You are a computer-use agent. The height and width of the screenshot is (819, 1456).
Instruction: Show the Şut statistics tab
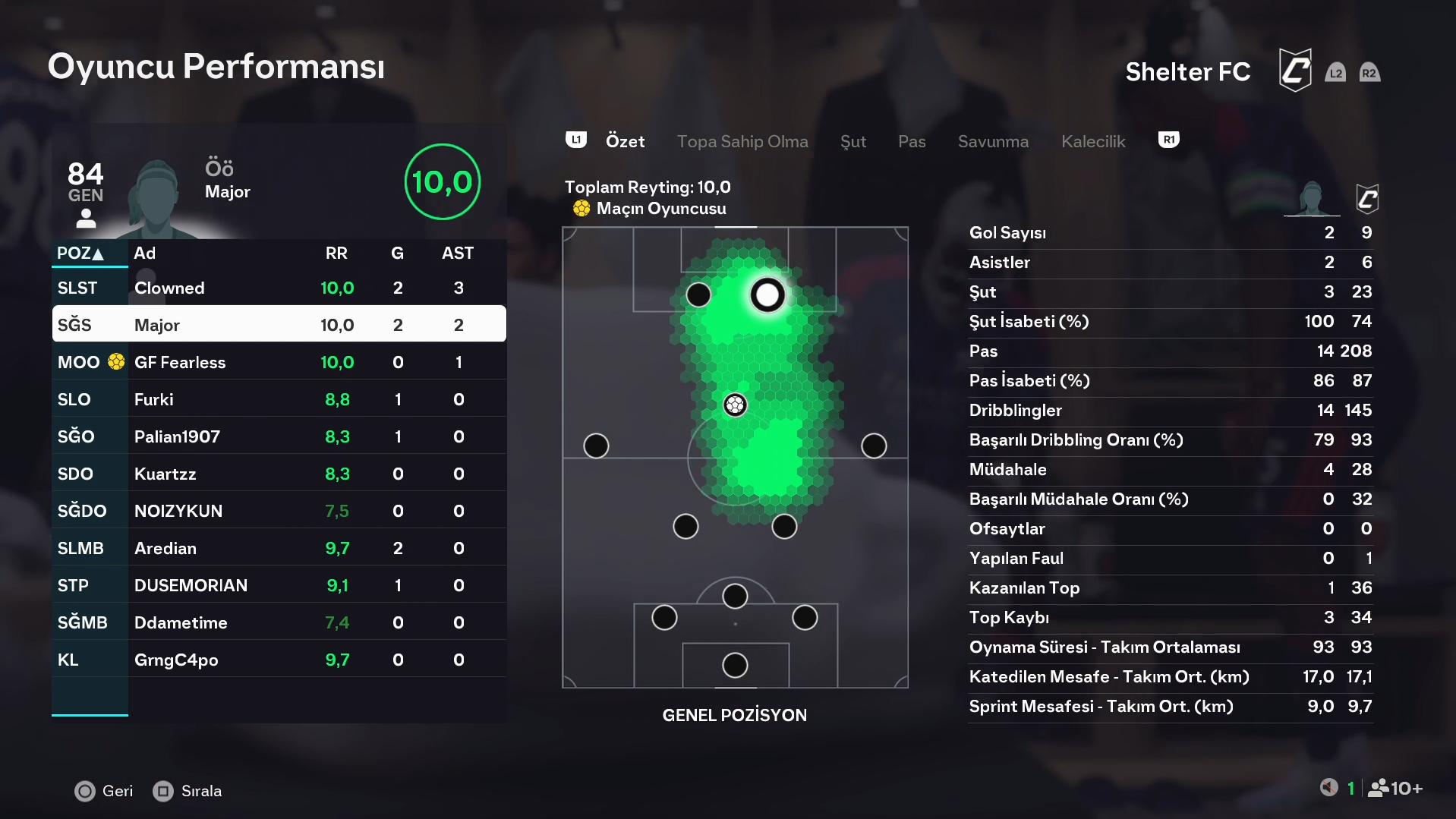pyautogui.click(x=852, y=141)
